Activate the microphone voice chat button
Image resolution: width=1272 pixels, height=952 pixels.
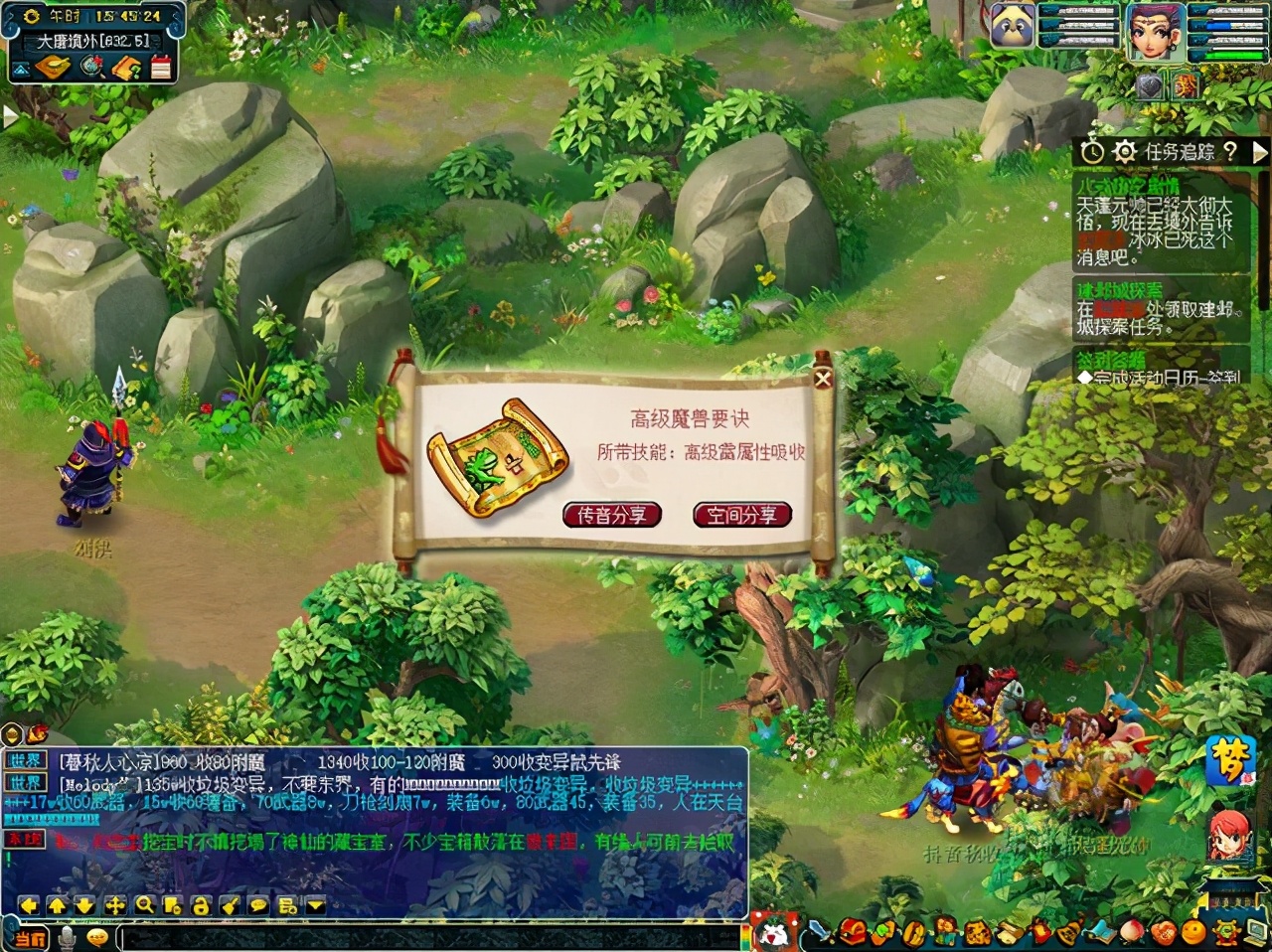(x=68, y=936)
